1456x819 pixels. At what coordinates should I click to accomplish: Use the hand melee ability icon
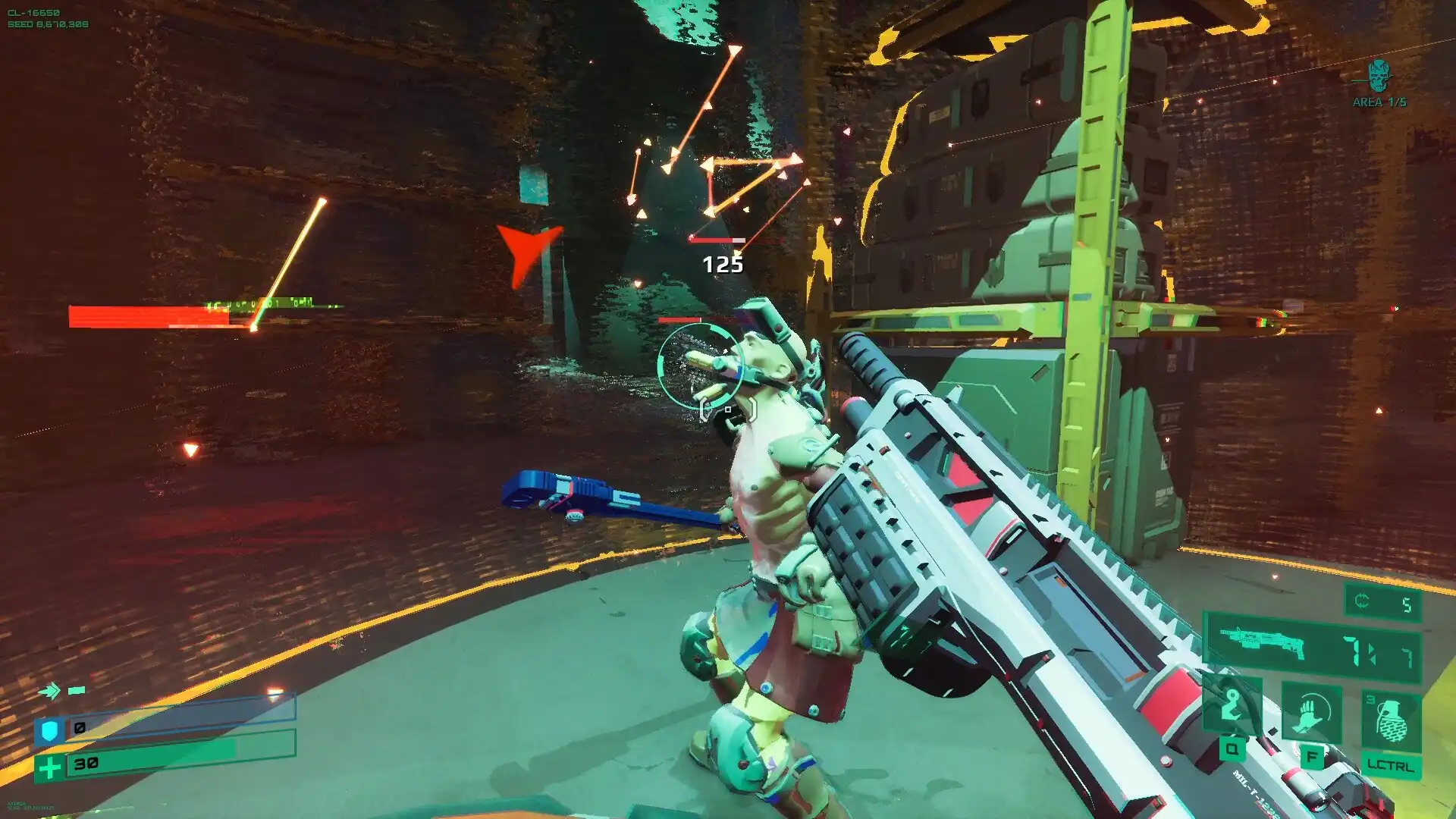coord(1311,714)
